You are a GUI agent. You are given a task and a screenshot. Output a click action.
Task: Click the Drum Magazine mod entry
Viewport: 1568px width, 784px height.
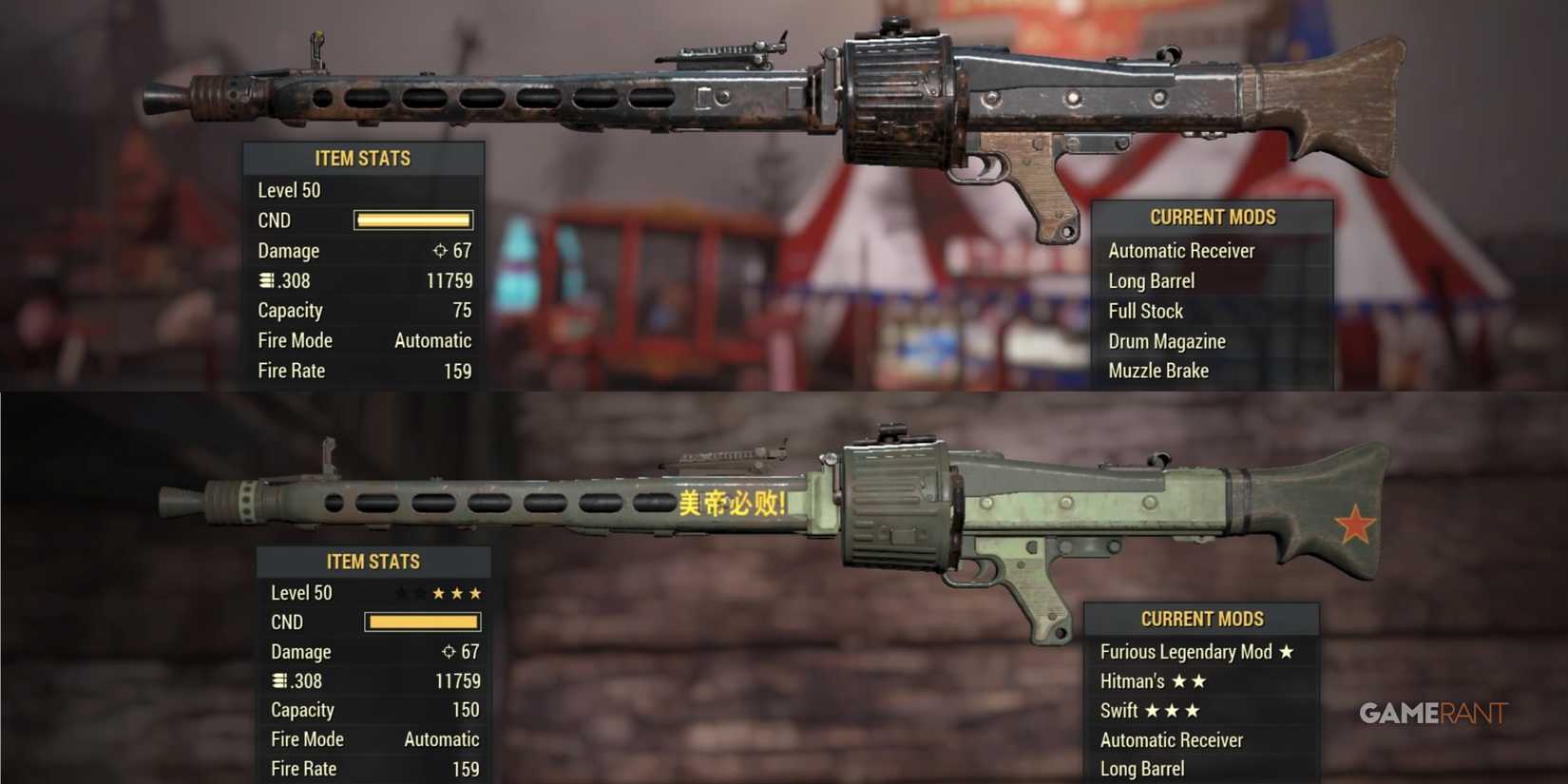1166,340
